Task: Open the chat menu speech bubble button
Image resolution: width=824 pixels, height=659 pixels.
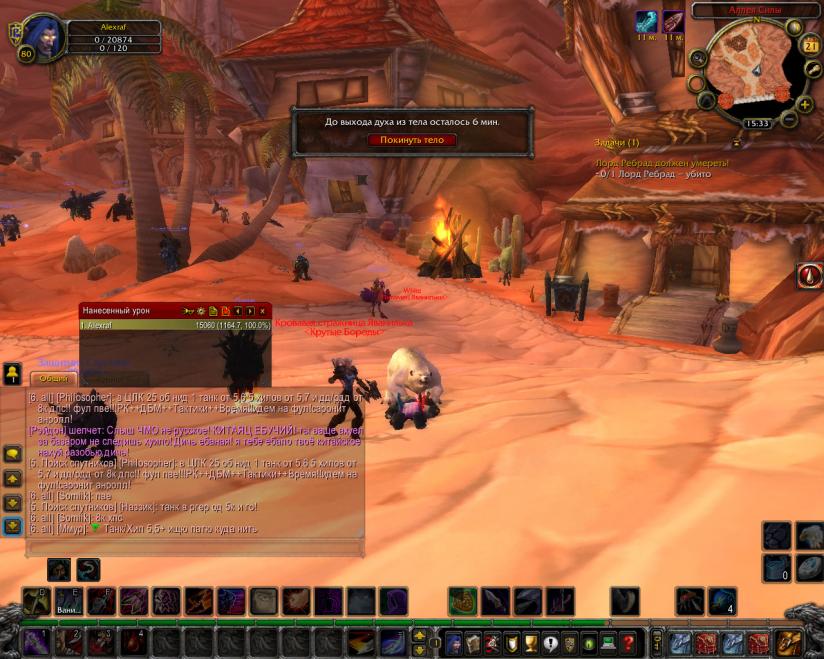Action: (x=12, y=454)
